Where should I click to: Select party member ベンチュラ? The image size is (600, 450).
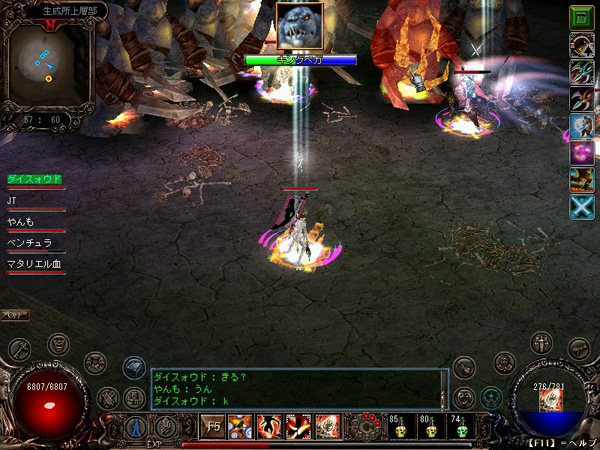[29, 242]
